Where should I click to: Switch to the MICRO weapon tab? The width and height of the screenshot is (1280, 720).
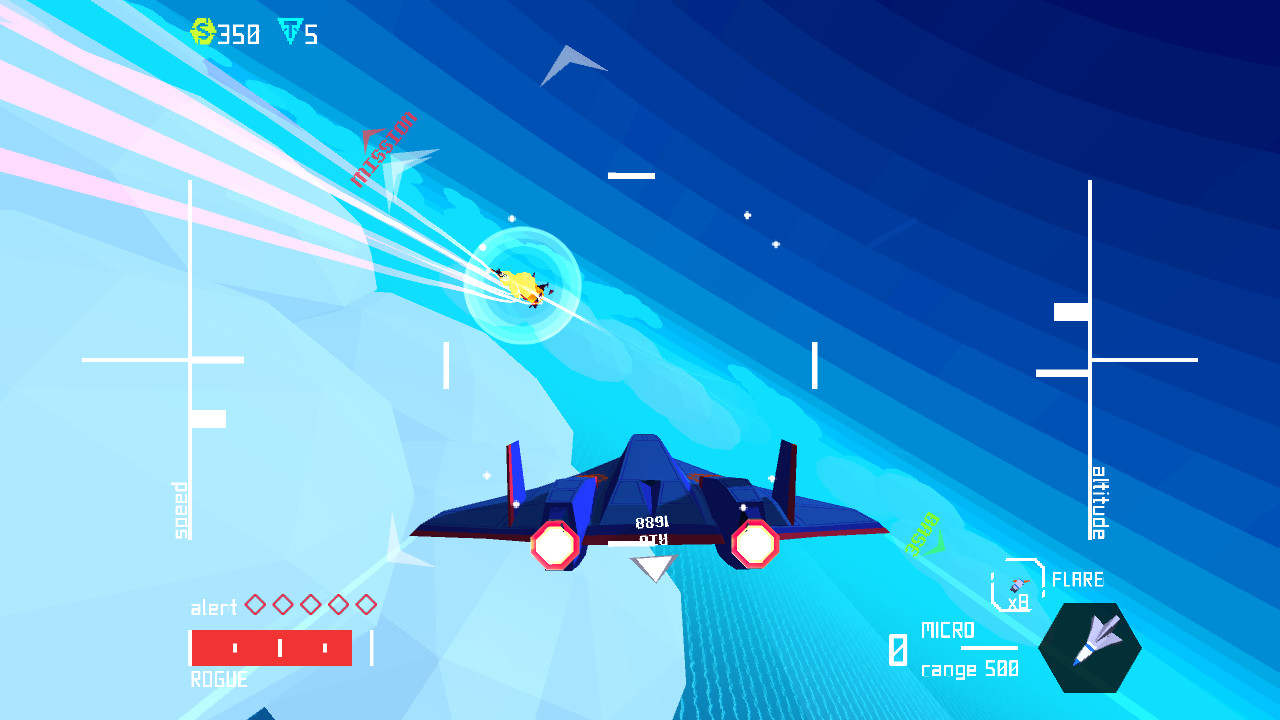coord(948,630)
